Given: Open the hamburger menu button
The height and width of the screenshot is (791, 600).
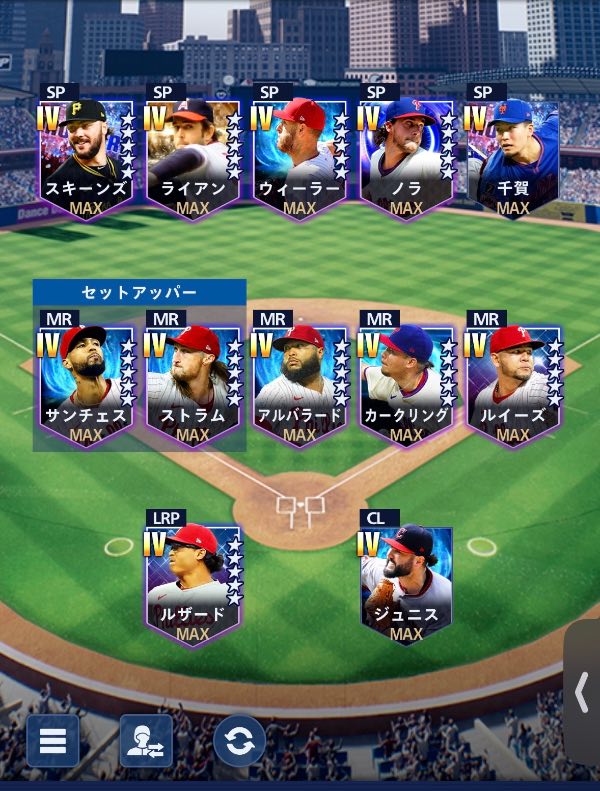Looking at the screenshot, I should tap(52, 741).
